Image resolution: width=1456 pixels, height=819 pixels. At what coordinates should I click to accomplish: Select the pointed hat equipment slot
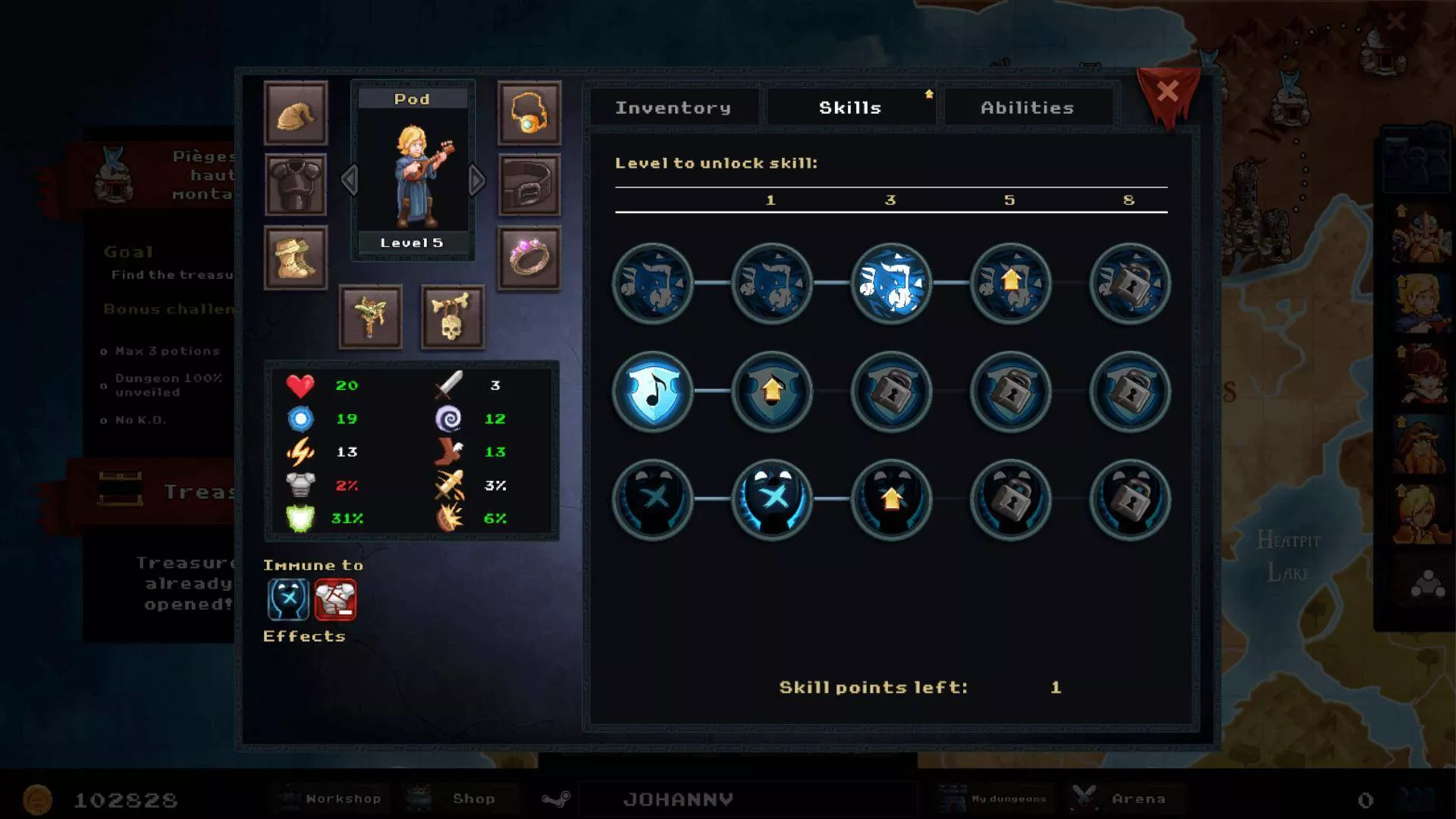tap(296, 113)
